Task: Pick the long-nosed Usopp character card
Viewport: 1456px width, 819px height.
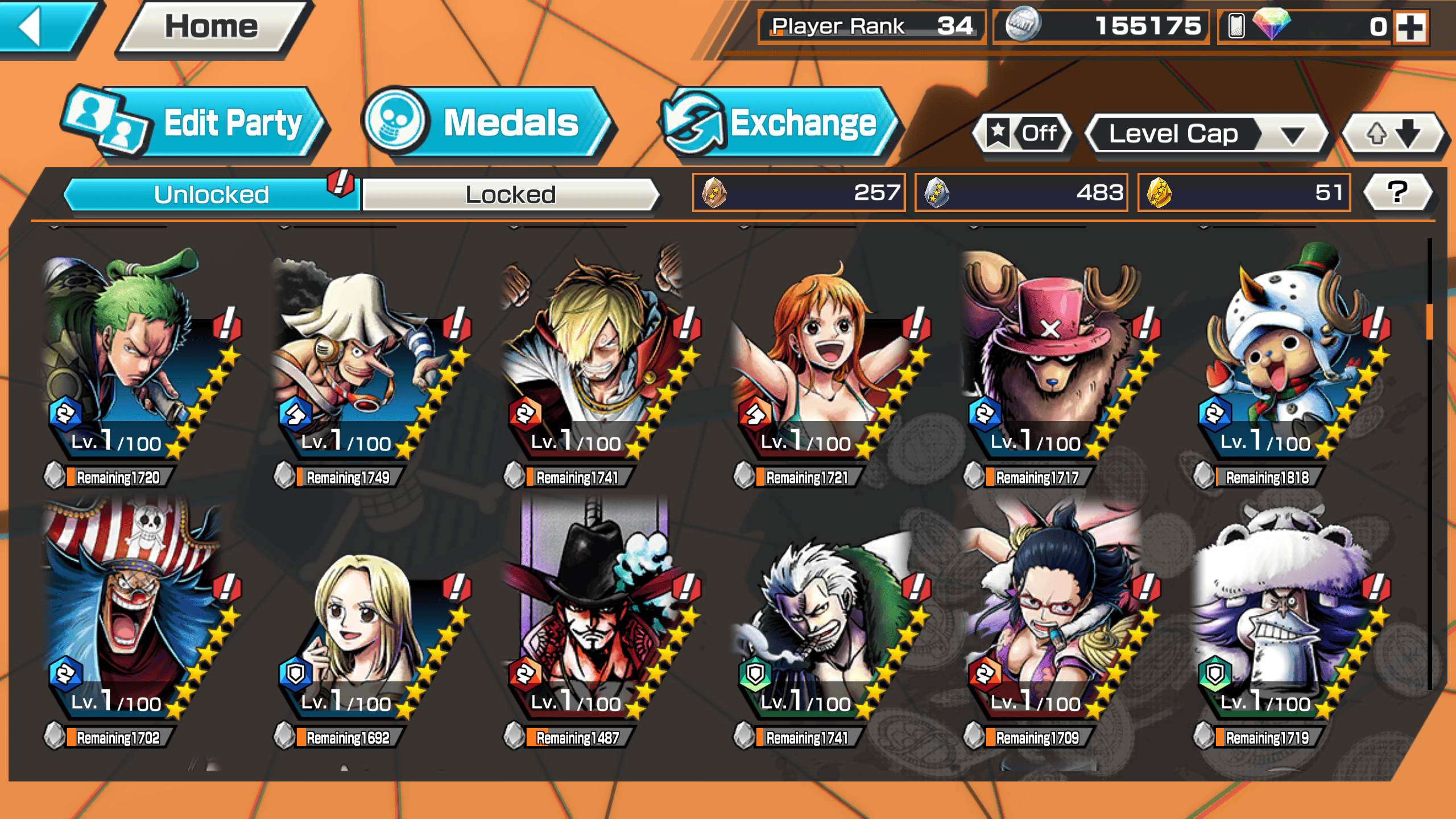Action: coord(367,358)
